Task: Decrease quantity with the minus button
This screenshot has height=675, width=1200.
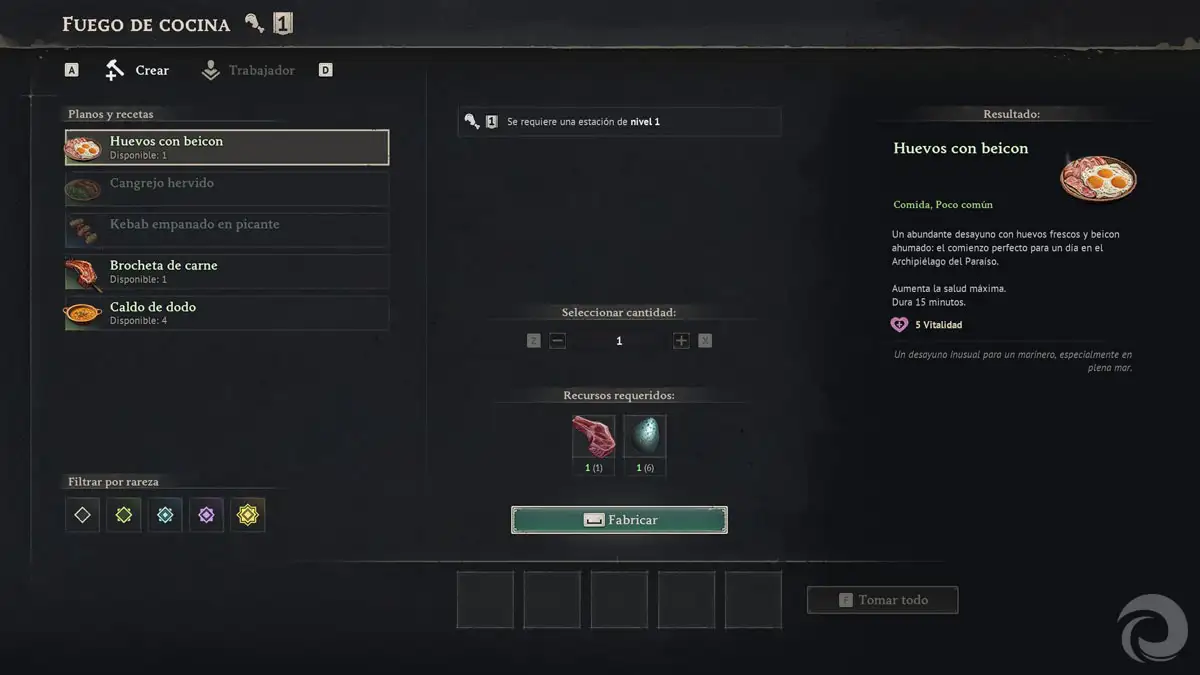Action: [x=558, y=341]
